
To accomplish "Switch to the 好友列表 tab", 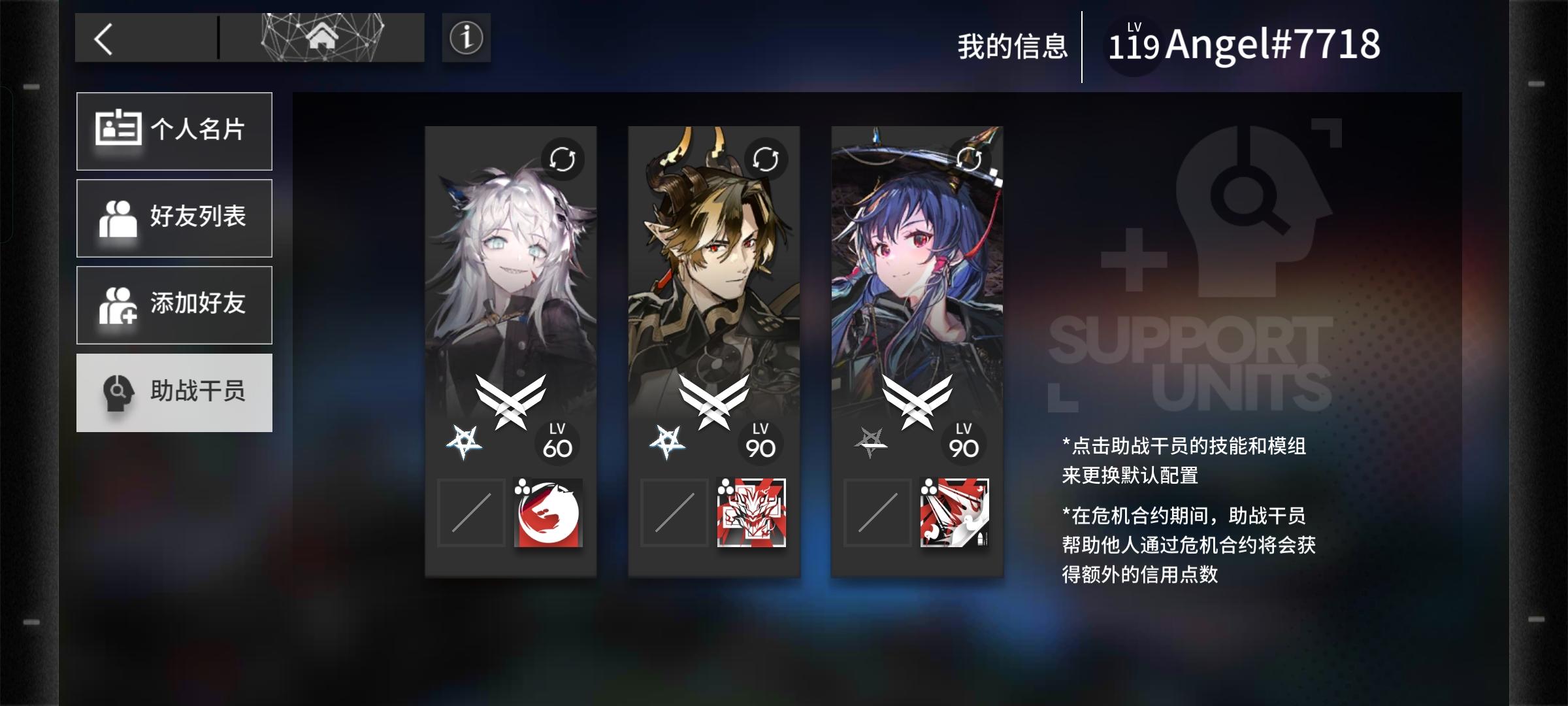I will [x=174, y=218].
